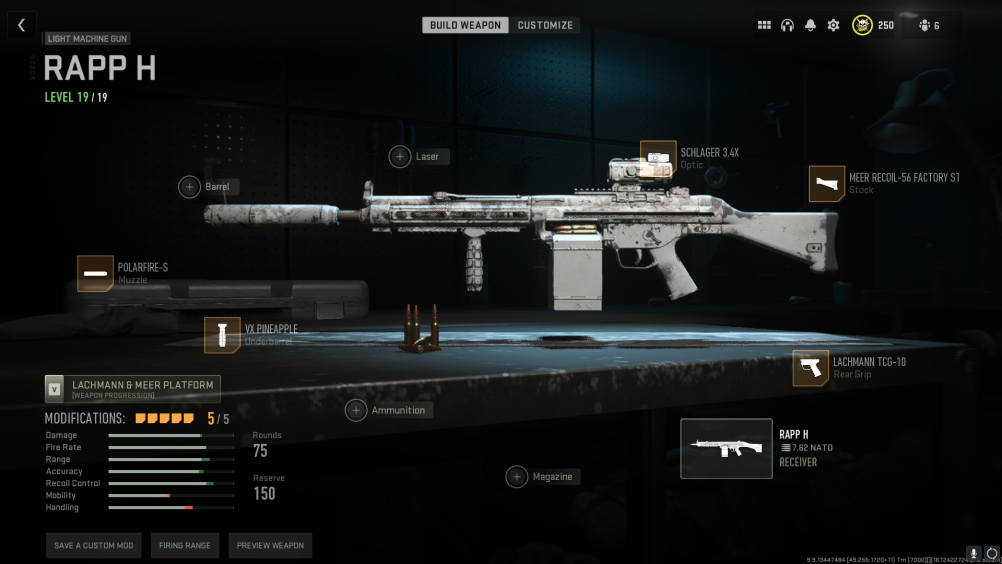This screenshot has height=564, width=1002.
Task: Select the RAPP H receiver thumbnail
Action: [x=726, y=448]
